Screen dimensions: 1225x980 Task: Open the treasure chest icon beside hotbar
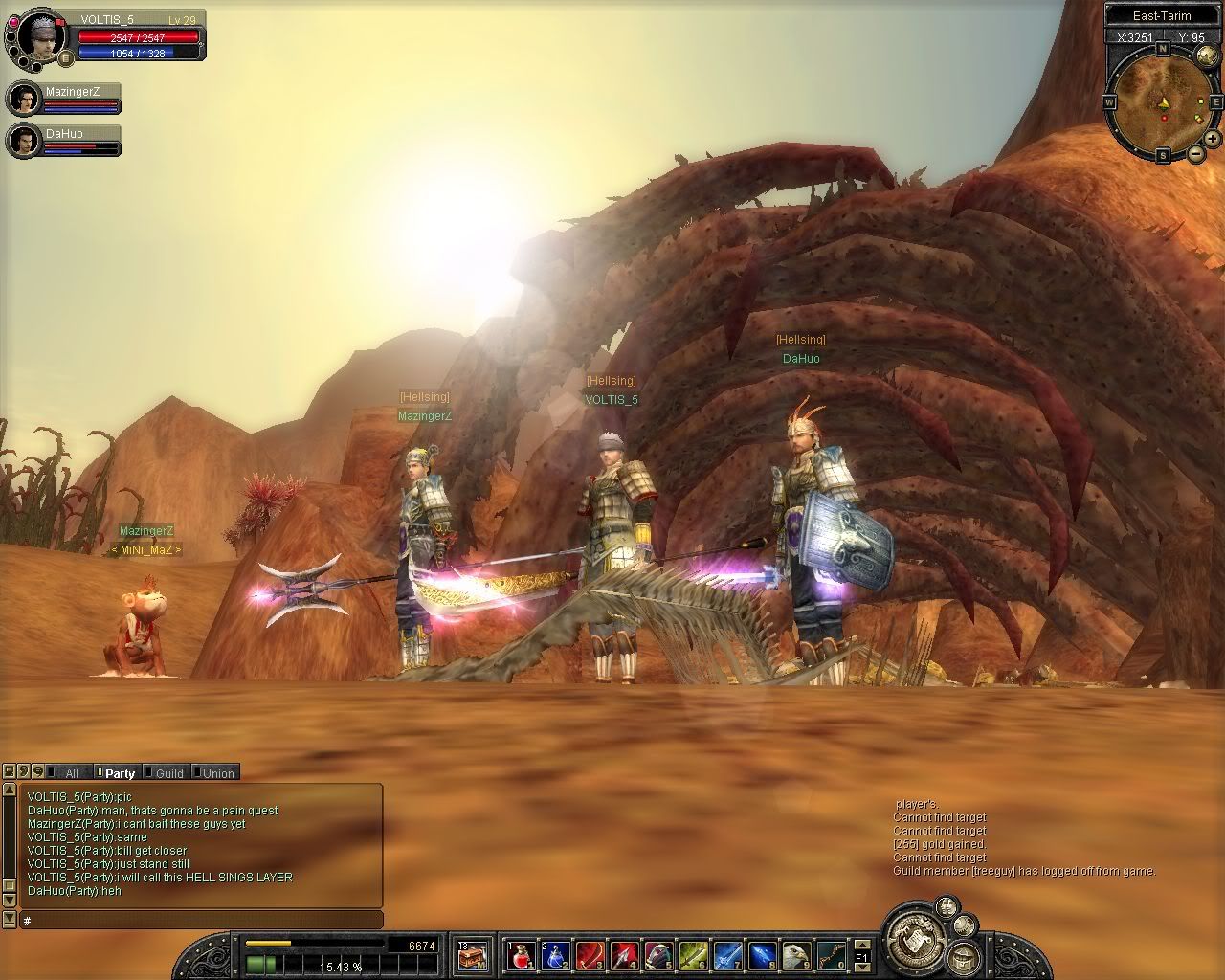pyautogui.click(x=472, y=954)
